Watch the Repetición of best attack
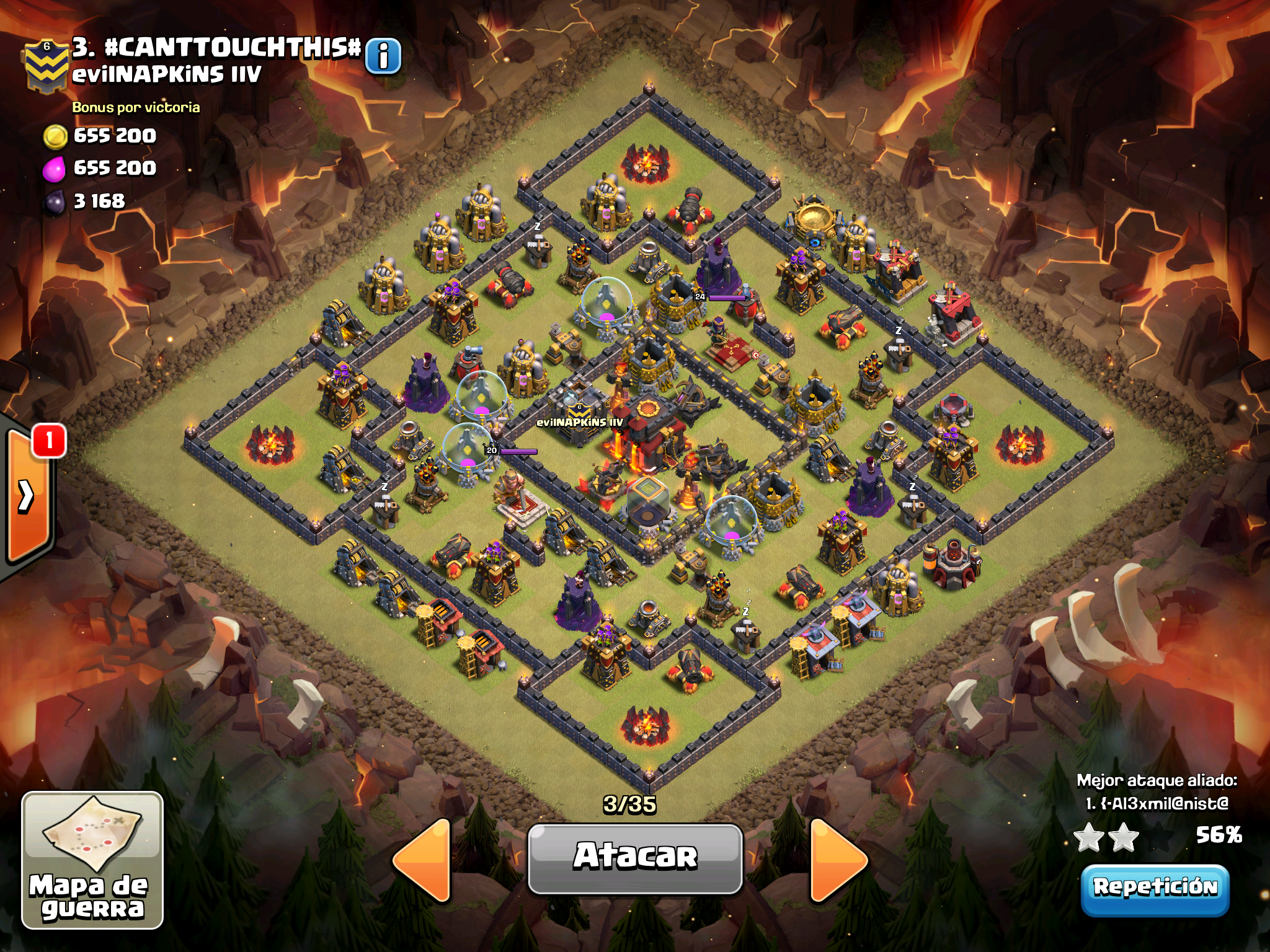The height and width of the screenshot is (952, 1270). 1155,888
